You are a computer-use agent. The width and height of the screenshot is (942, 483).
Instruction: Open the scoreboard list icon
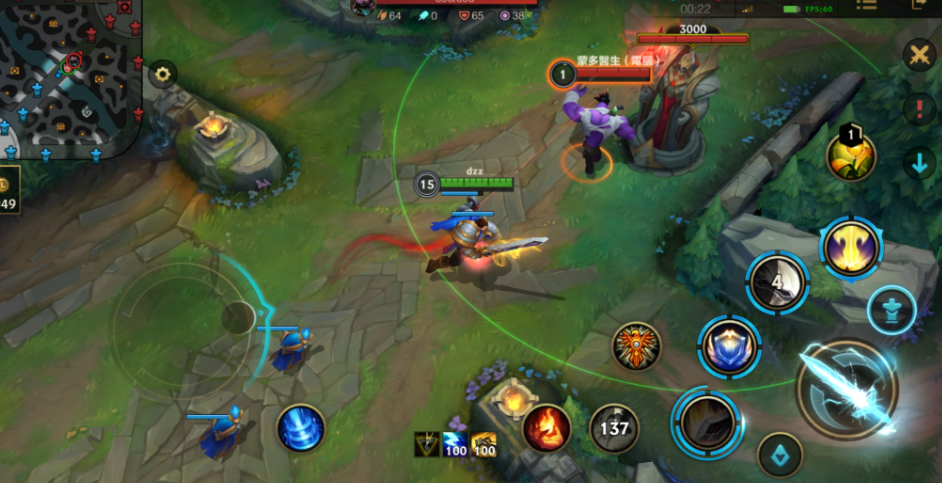(866, 6)
